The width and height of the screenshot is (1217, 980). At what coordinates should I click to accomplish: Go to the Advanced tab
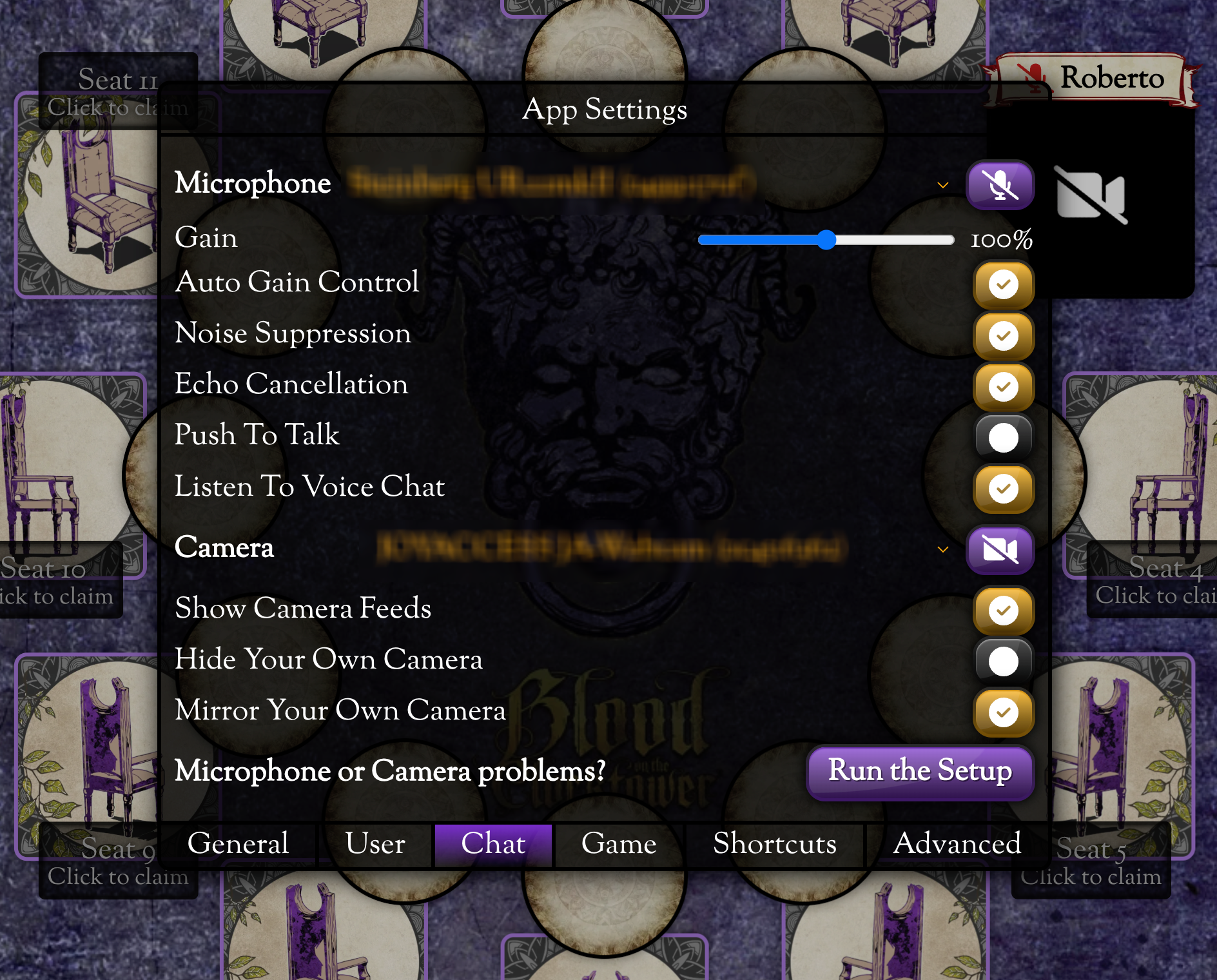[x=957, y=844]
